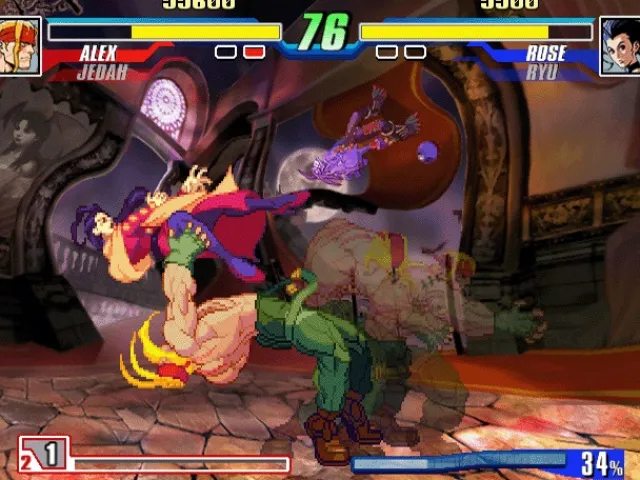
Task: Click Rose's character portrait
Action: click(619, 46)
